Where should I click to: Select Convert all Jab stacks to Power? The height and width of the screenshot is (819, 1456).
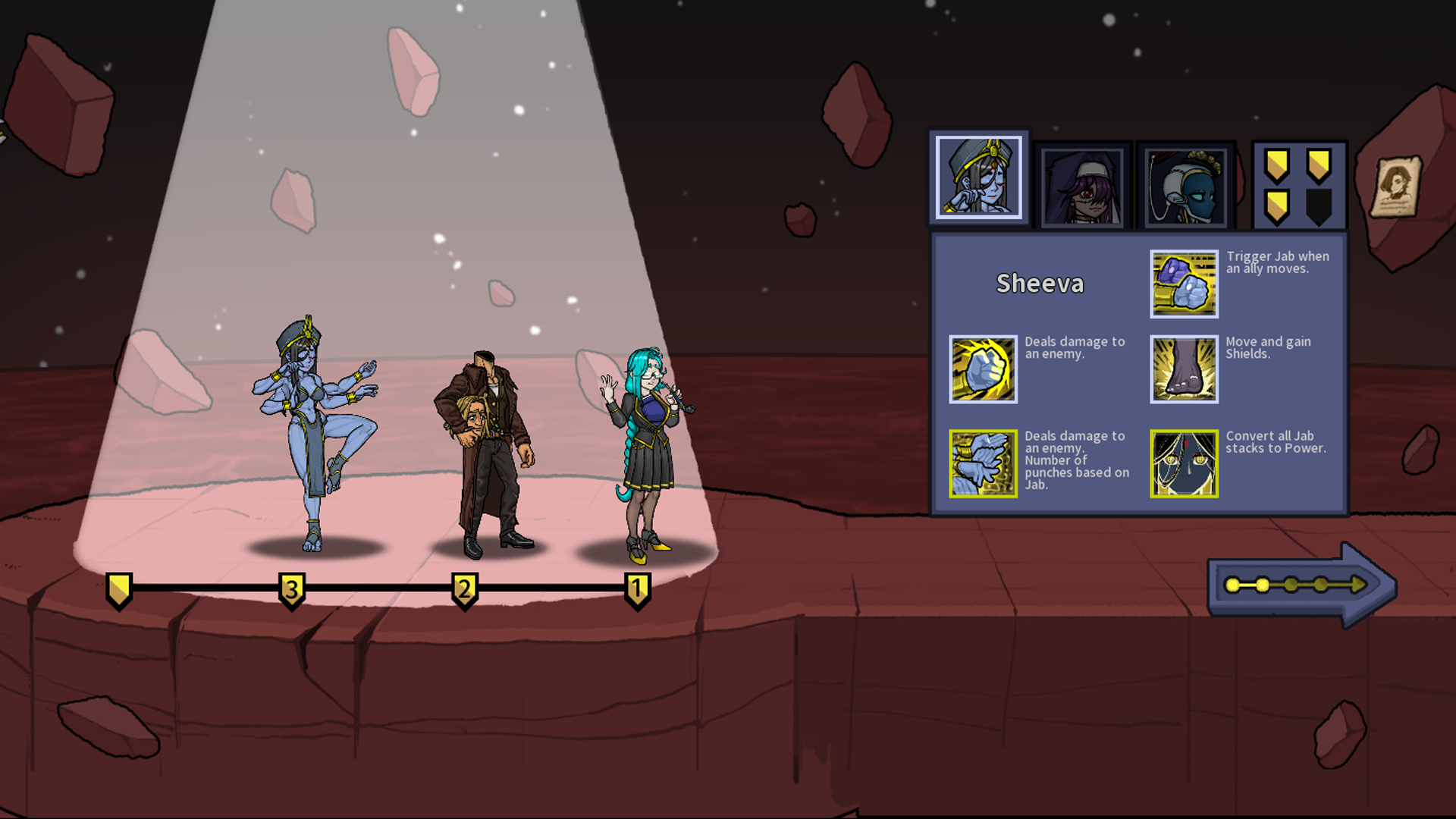tap(1184, 463)
